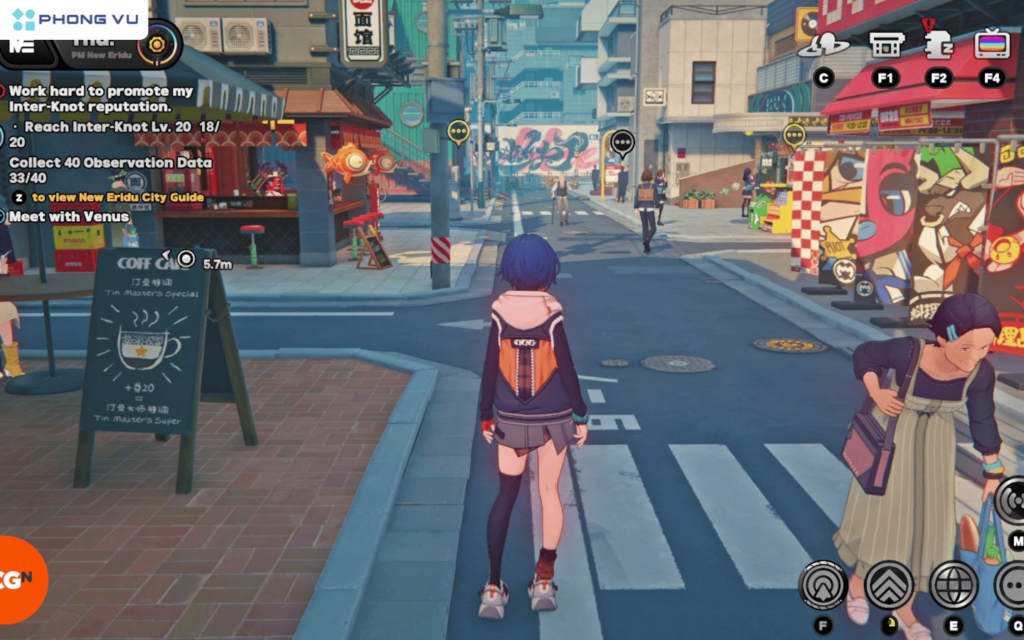Viewport: 1024px width, 640px height.
Task: Open the rainbow television icon
Action: (x=992, y=45)
